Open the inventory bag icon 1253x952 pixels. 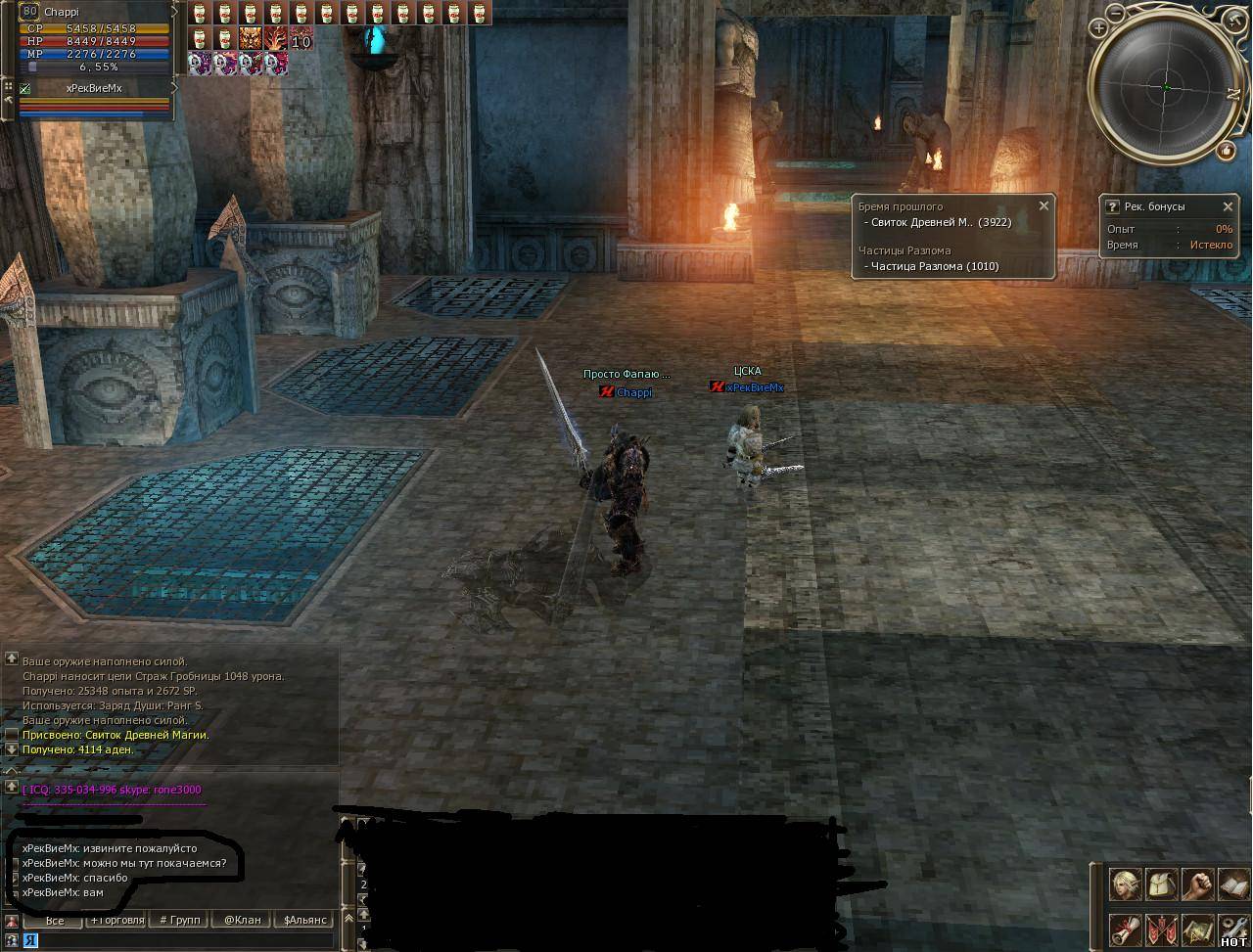(1162, 885)
